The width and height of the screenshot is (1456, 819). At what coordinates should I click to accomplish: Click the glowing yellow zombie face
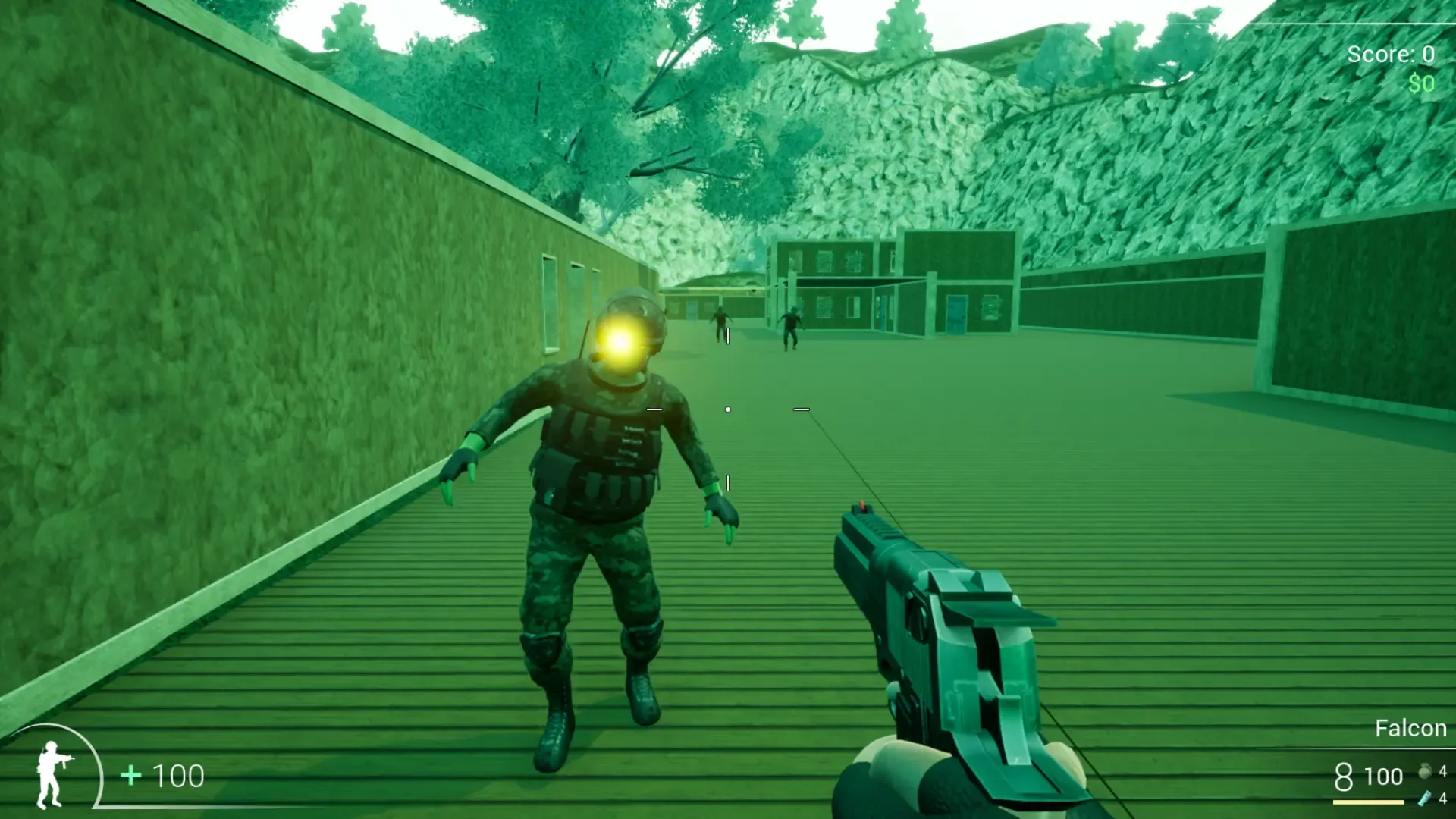click(x=620, y=345)
